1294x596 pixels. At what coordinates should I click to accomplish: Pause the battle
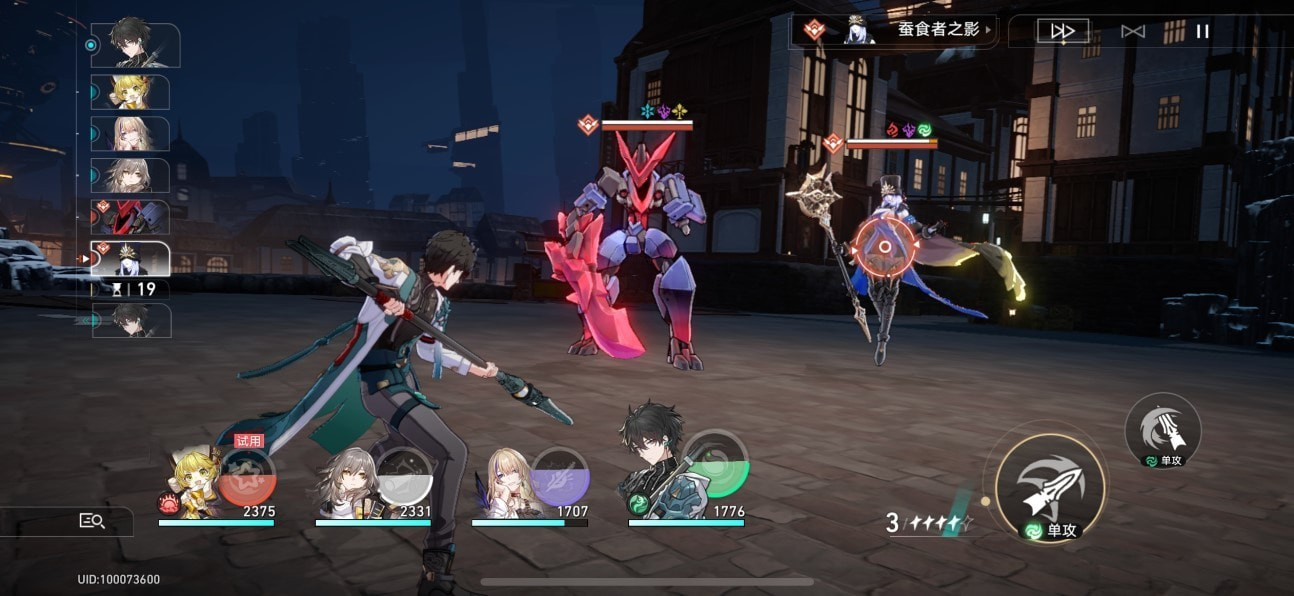(x=1203, y=31)
